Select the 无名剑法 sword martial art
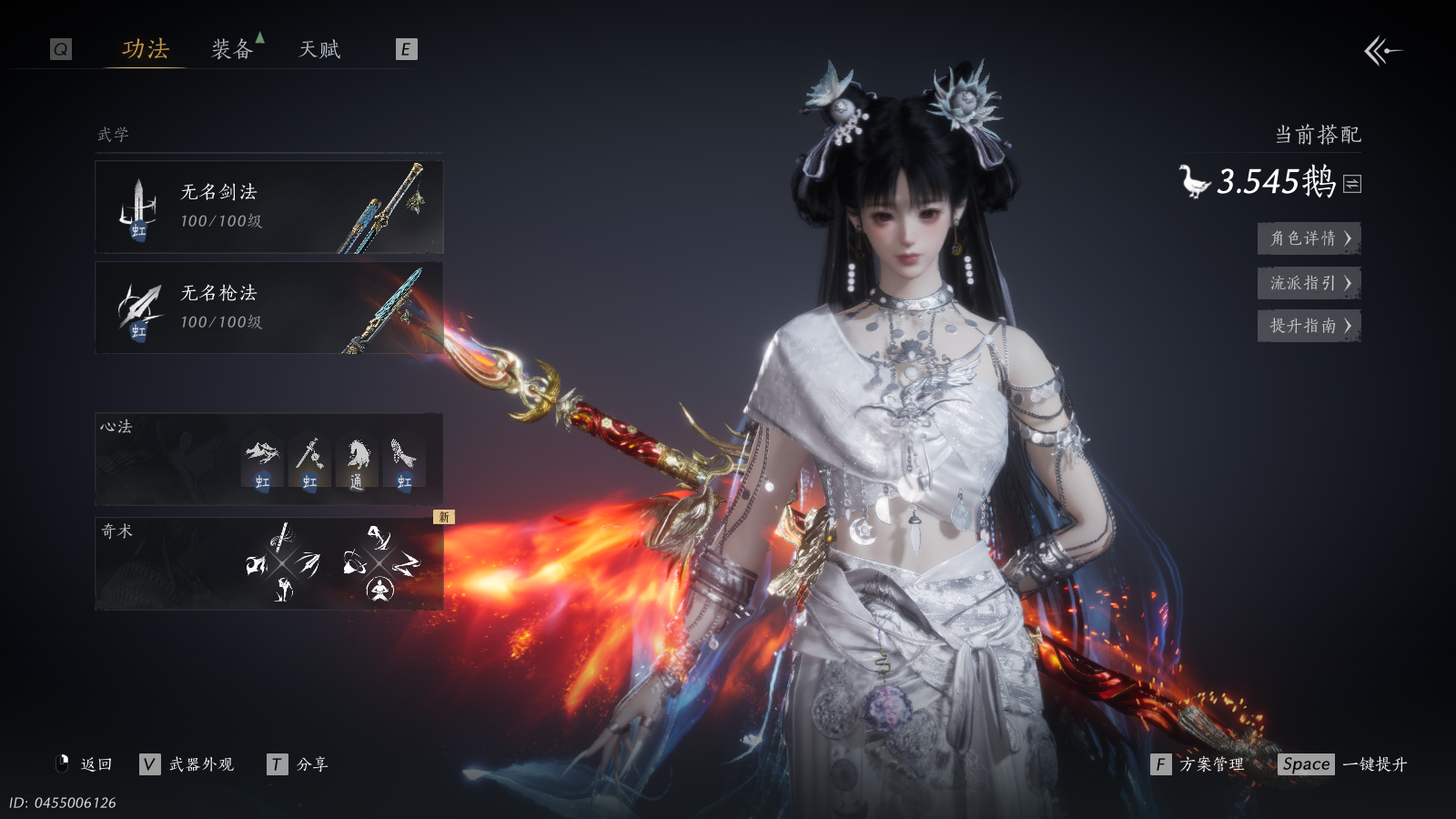This screenshot has height=819, width=1456. pyautogui.click(x=269, y=207)
